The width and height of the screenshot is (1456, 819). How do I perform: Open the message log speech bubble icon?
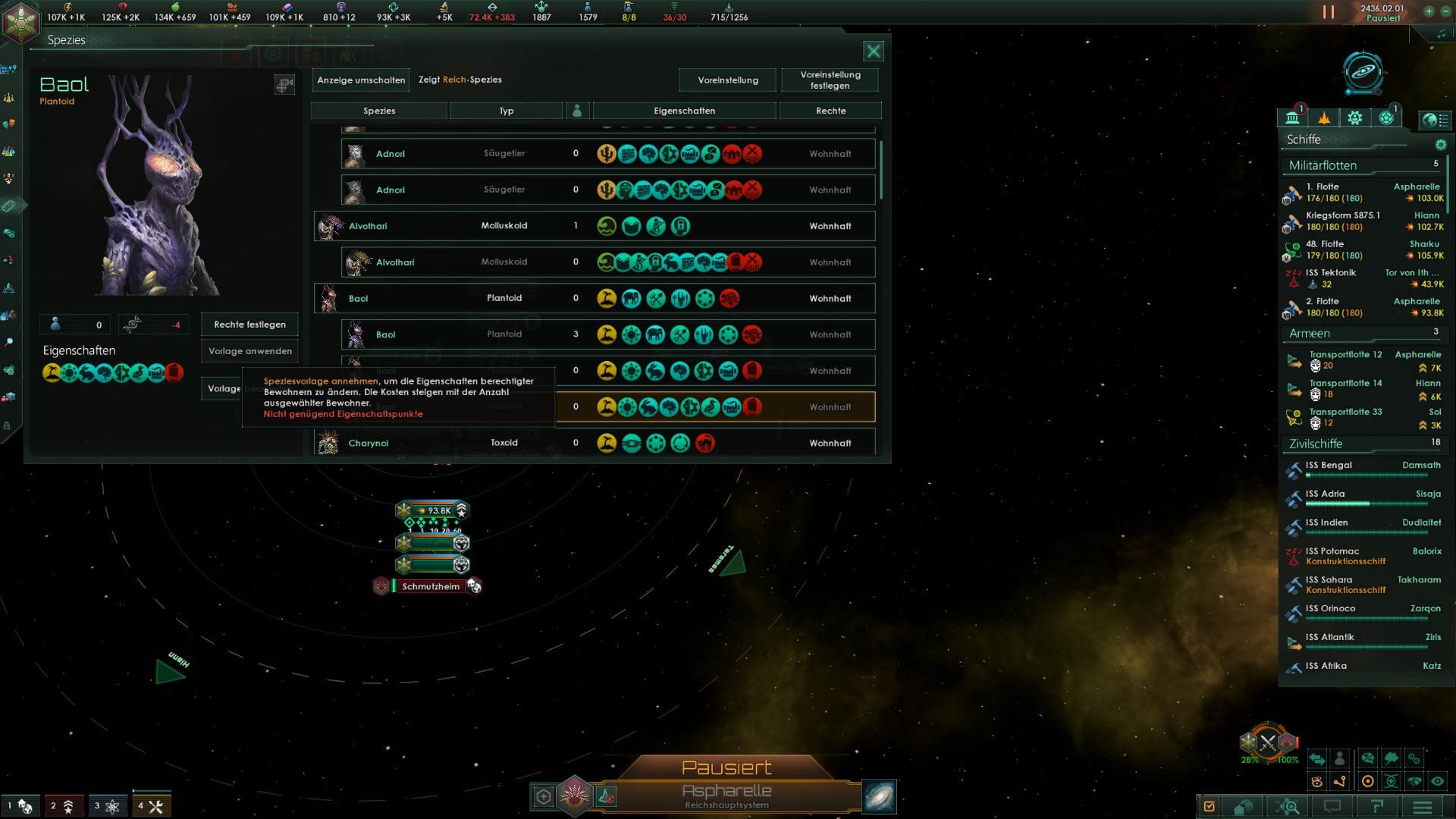[1332, 807]
